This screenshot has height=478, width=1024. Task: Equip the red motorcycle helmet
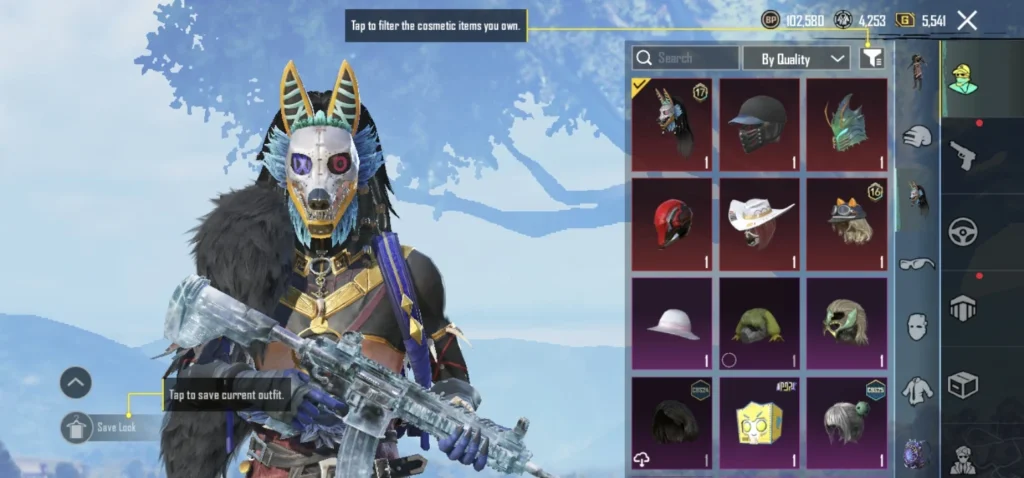pyautogui.click(x=671, y=224)
